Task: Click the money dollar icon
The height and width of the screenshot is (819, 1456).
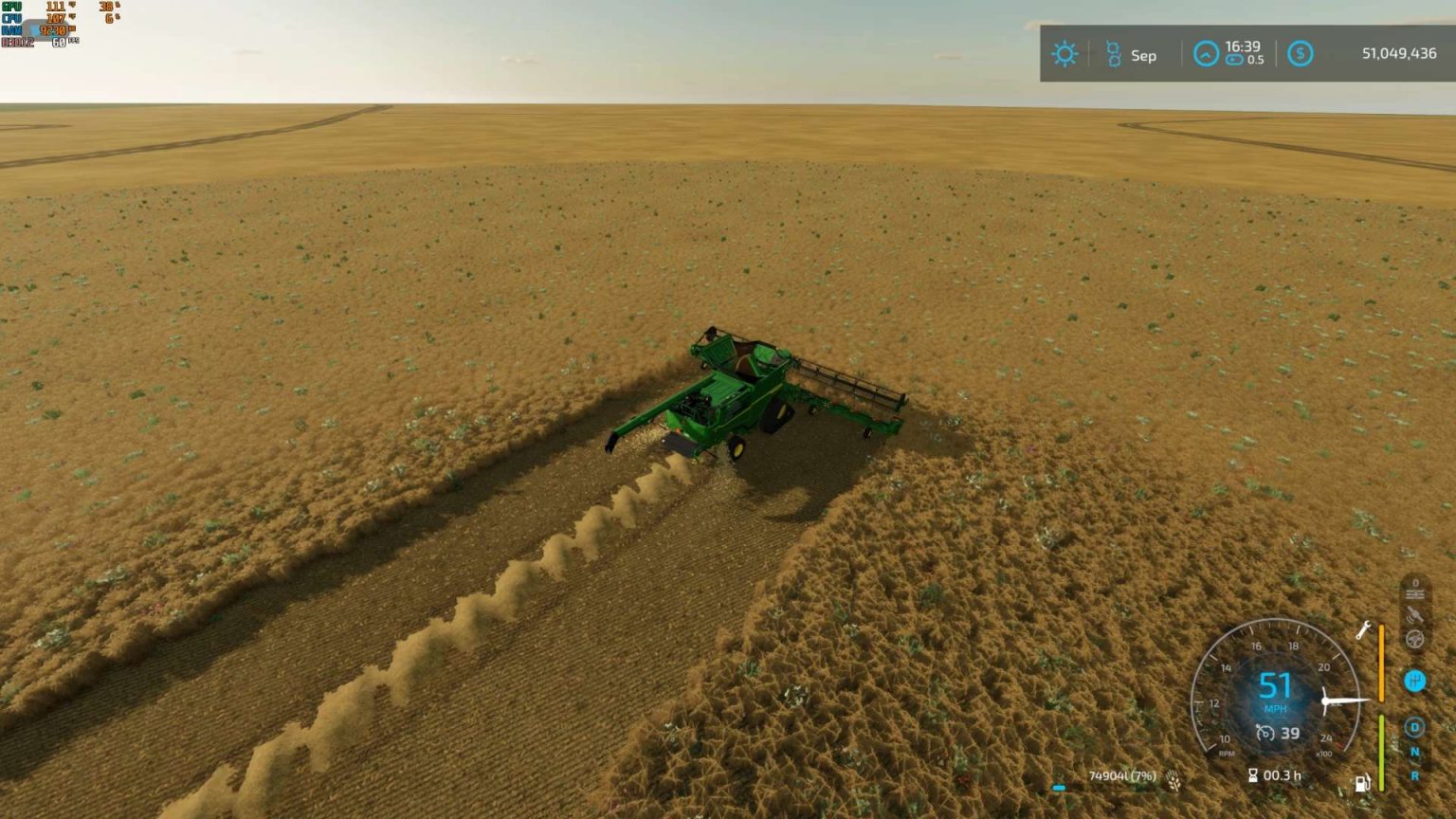Action: coord(1300,54)
